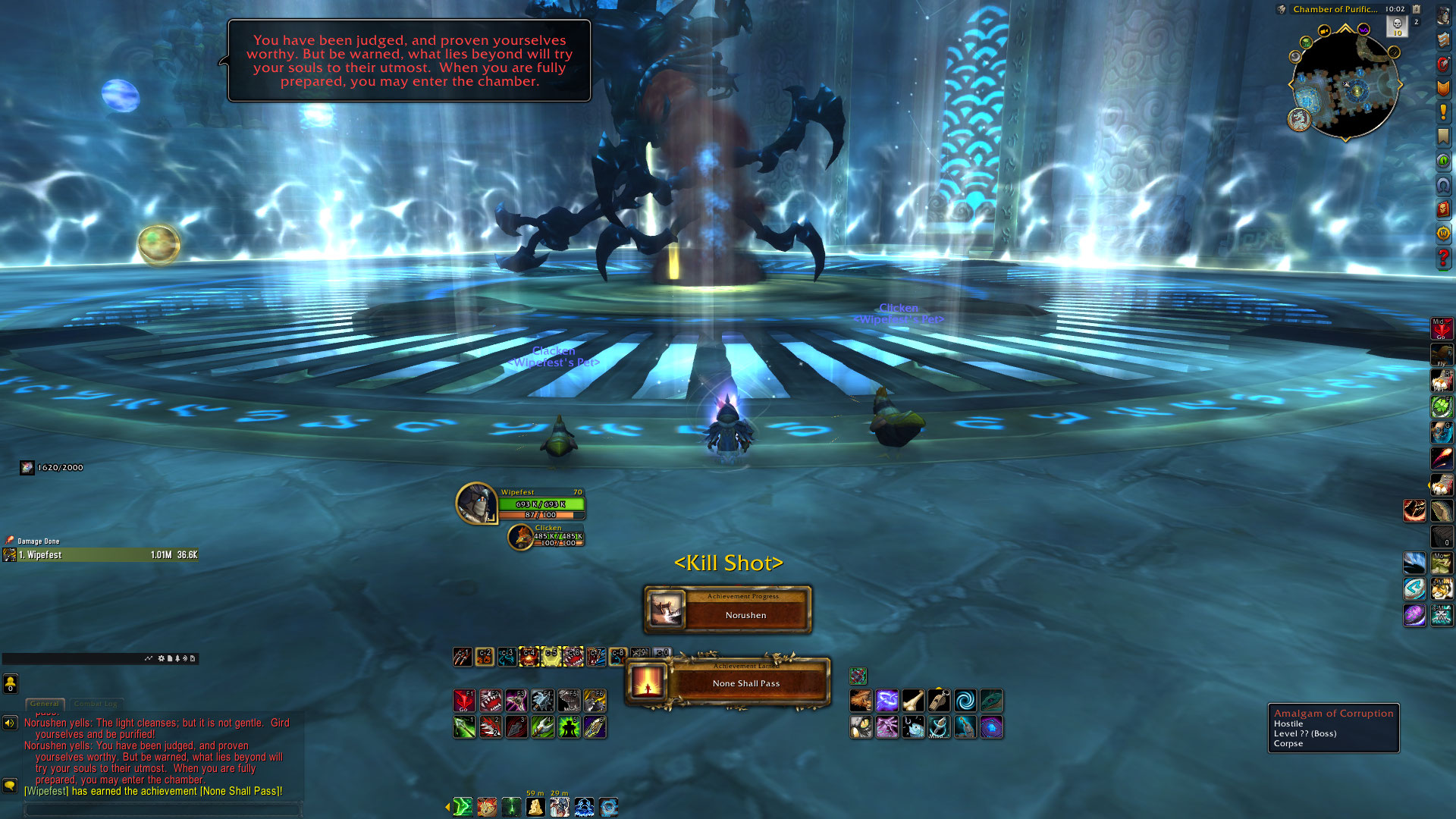
Task: Use the whistle item on action bar
Action: click(939, 700)
